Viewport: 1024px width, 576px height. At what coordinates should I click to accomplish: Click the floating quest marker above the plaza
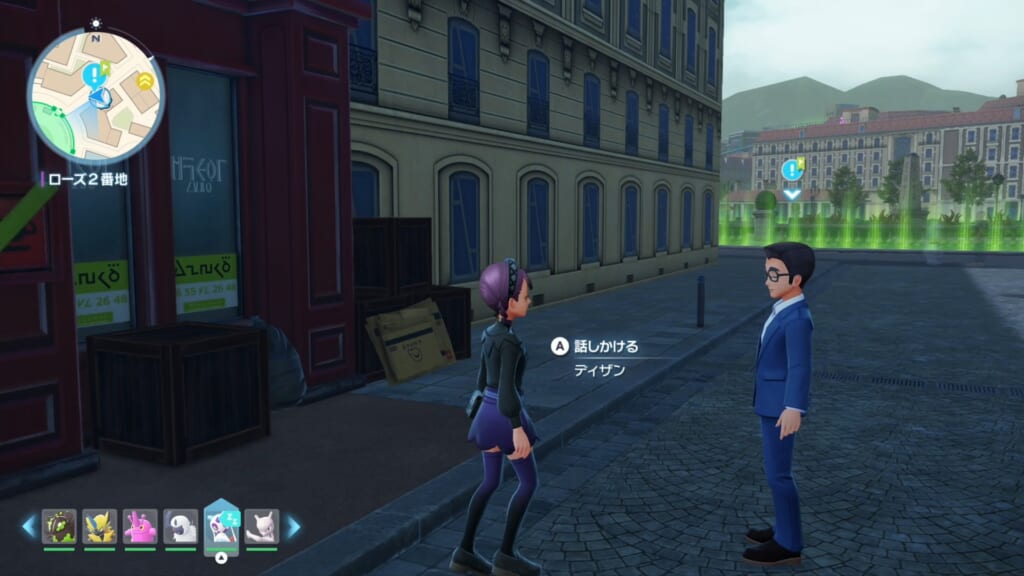tap(792, 170)
